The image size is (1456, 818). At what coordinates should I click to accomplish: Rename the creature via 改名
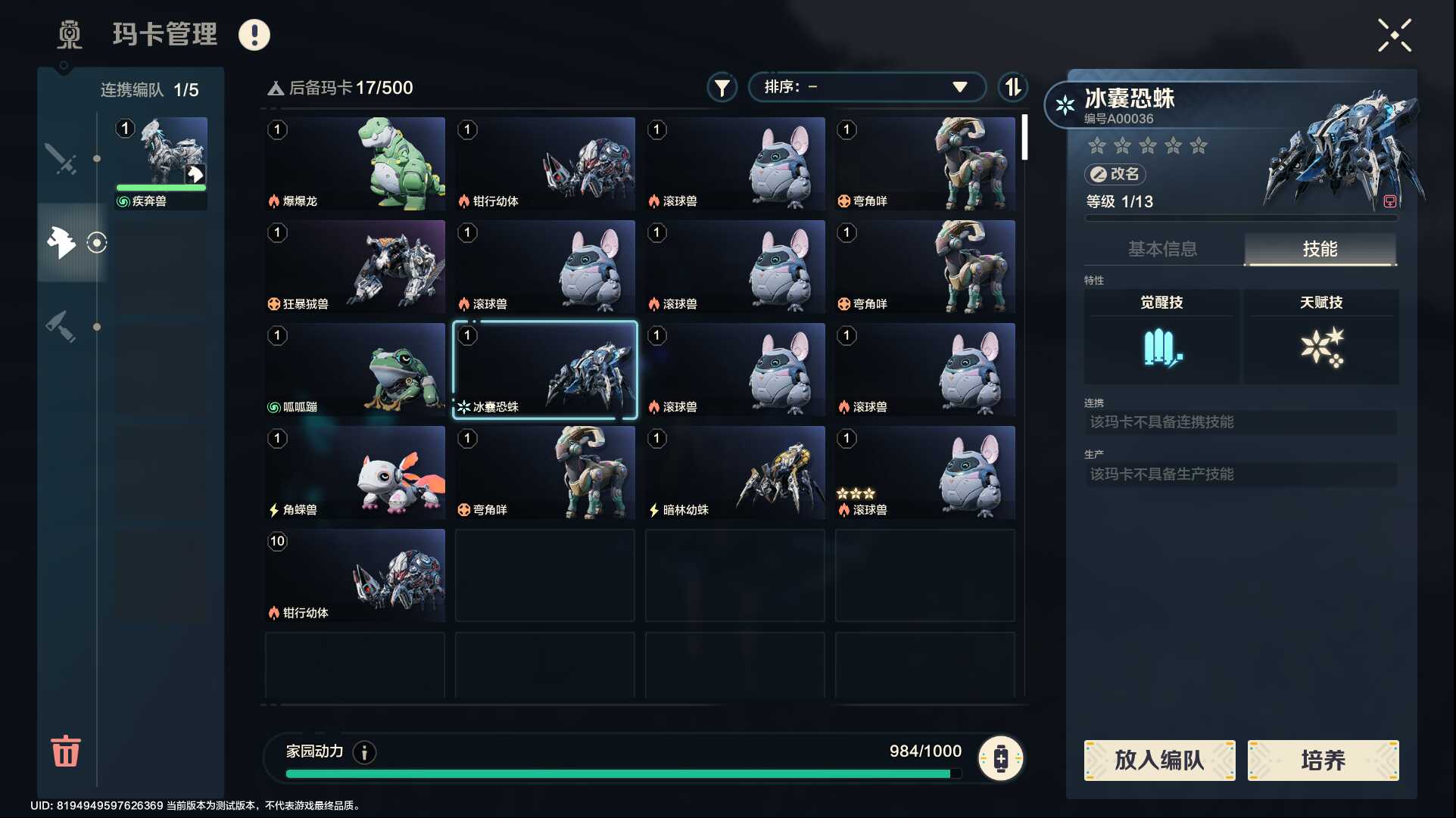point(1115,174)
